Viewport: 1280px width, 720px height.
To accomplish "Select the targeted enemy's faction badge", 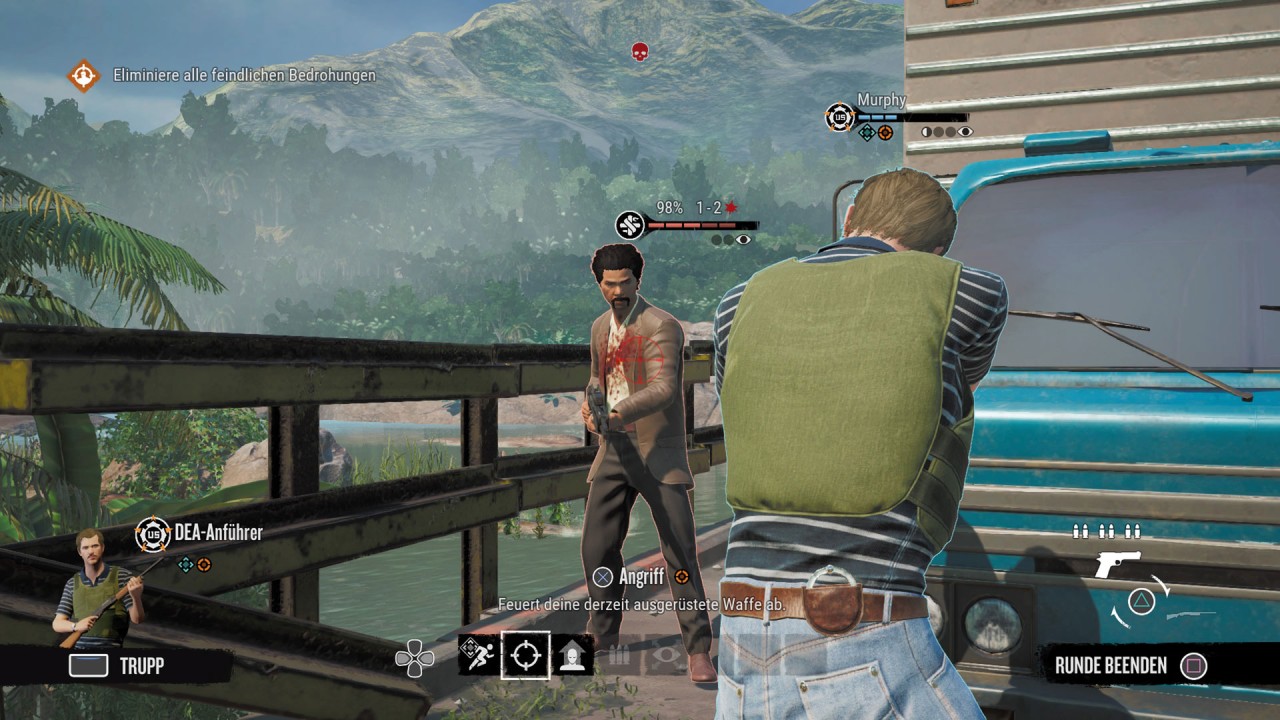I will (630, 225).
